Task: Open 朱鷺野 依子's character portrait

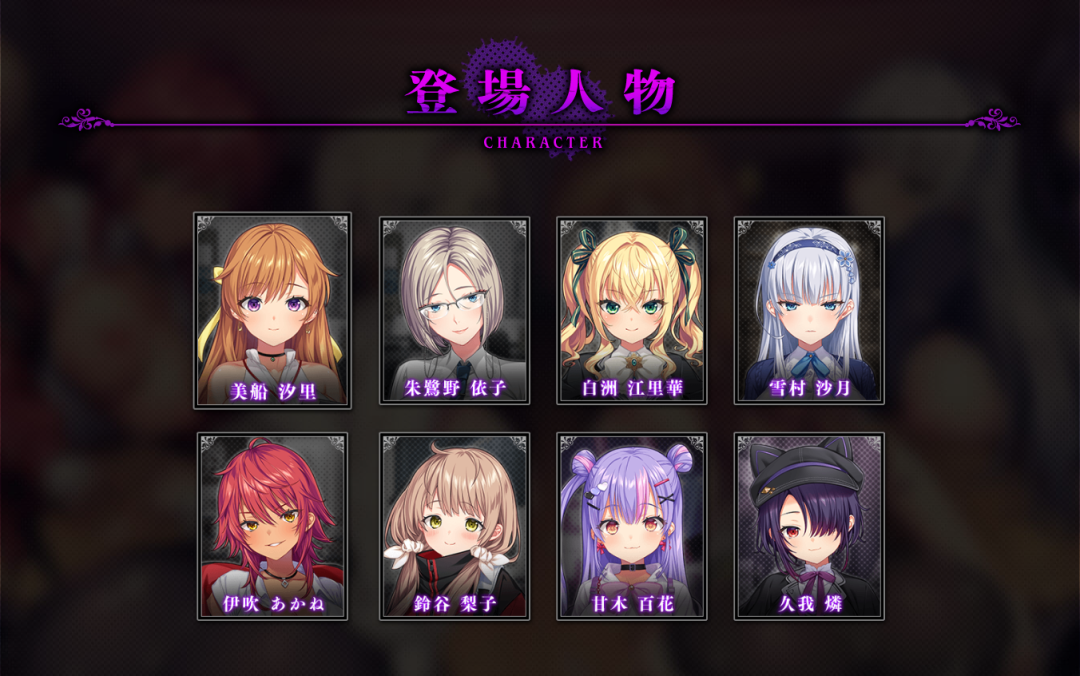Action: coord(454,310)
